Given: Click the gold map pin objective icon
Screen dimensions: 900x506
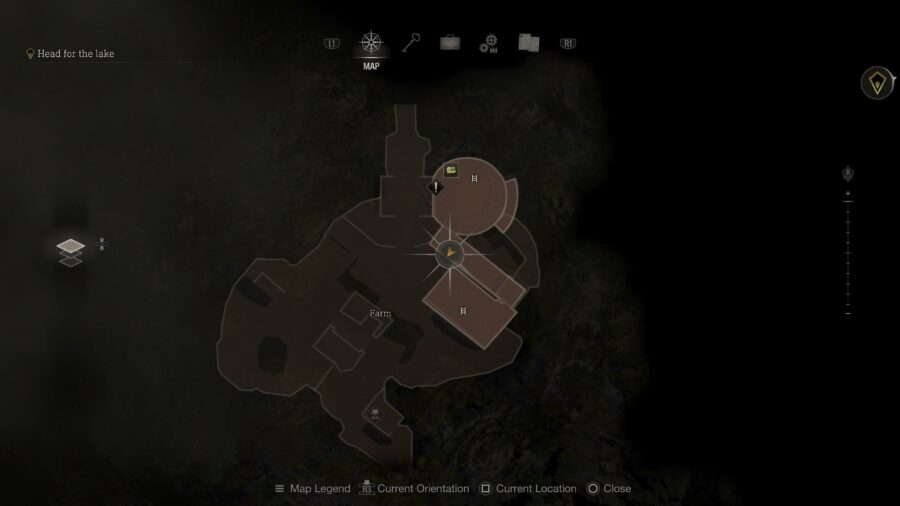Looking at the screenshot, I should click(878, 85).
